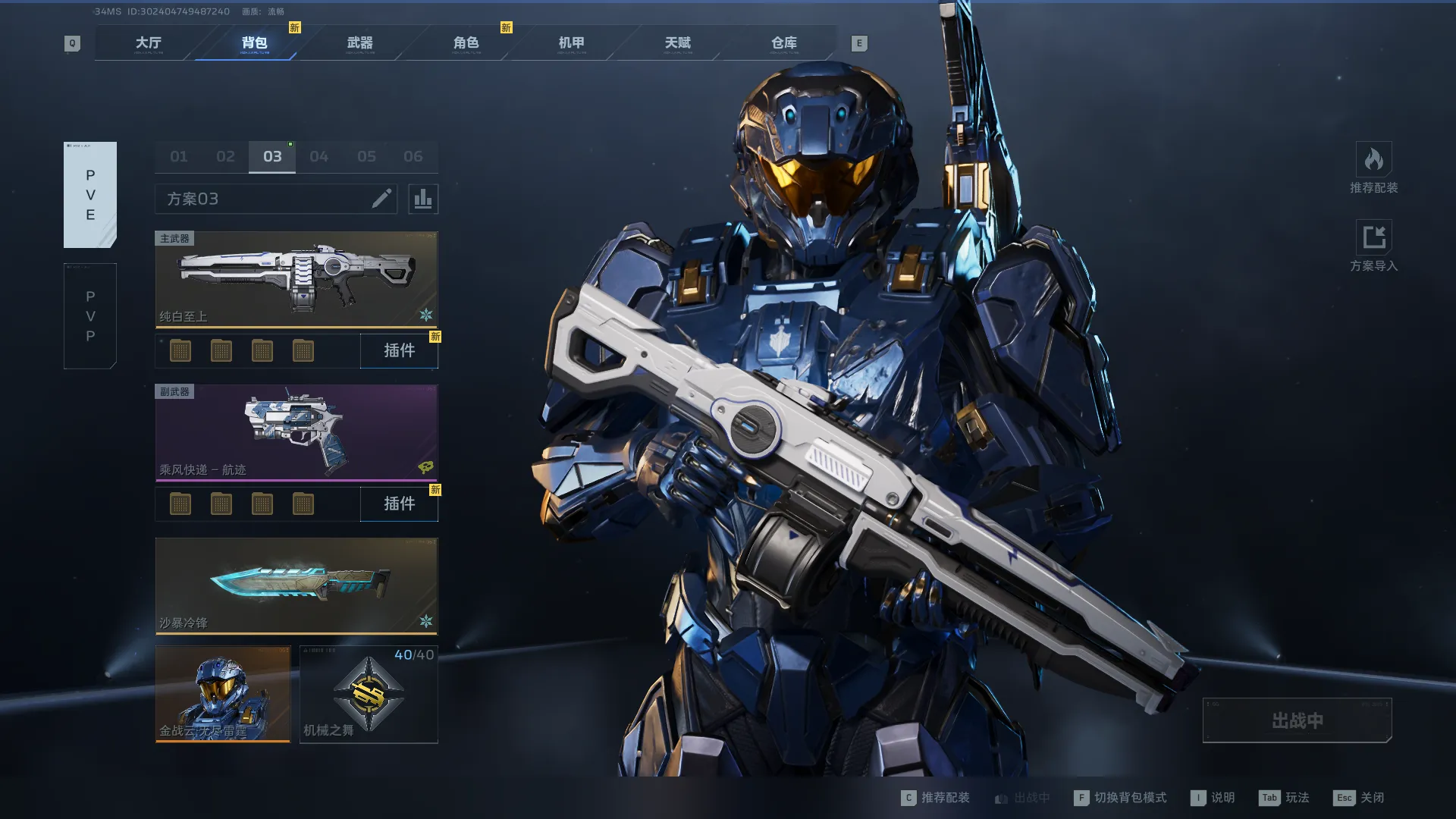This screenshot has width=1456, height=819.
Task: Select the PVP mode side tab
Action: point(90,316)
